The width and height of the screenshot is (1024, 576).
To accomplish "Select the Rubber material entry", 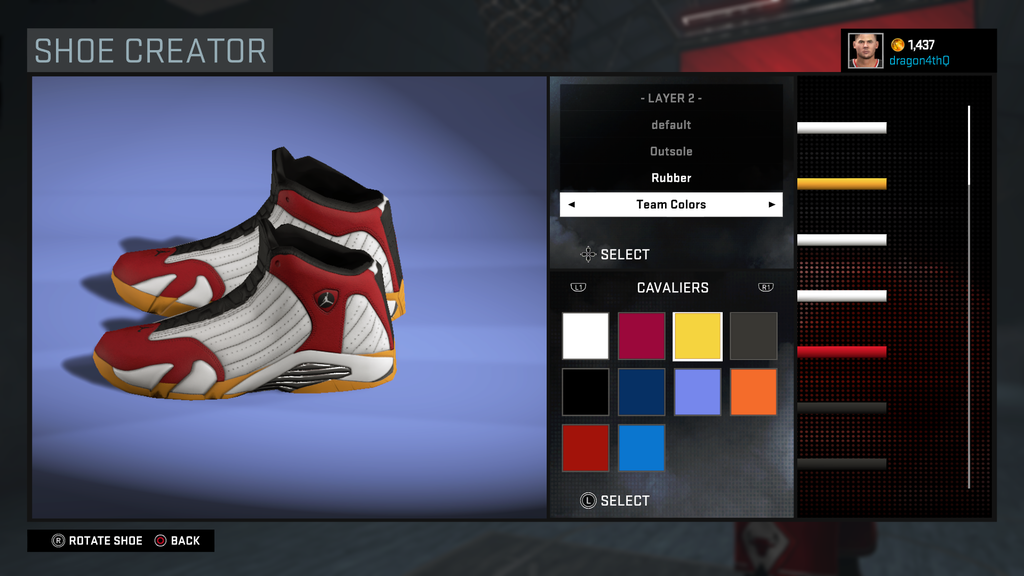I will click(x=671, y=178).
